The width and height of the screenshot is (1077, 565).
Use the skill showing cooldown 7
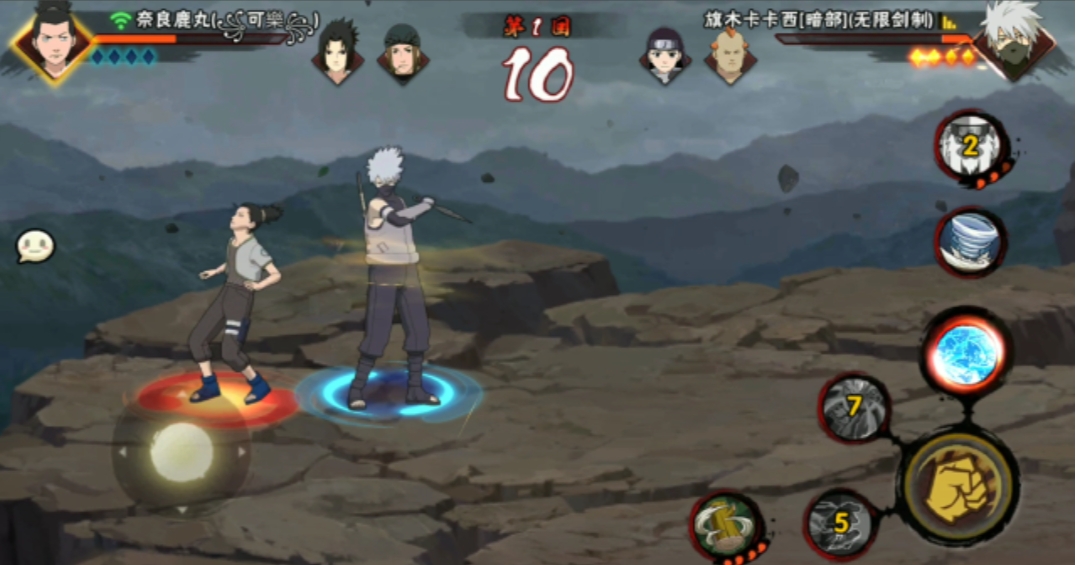(x=855, y=408)
